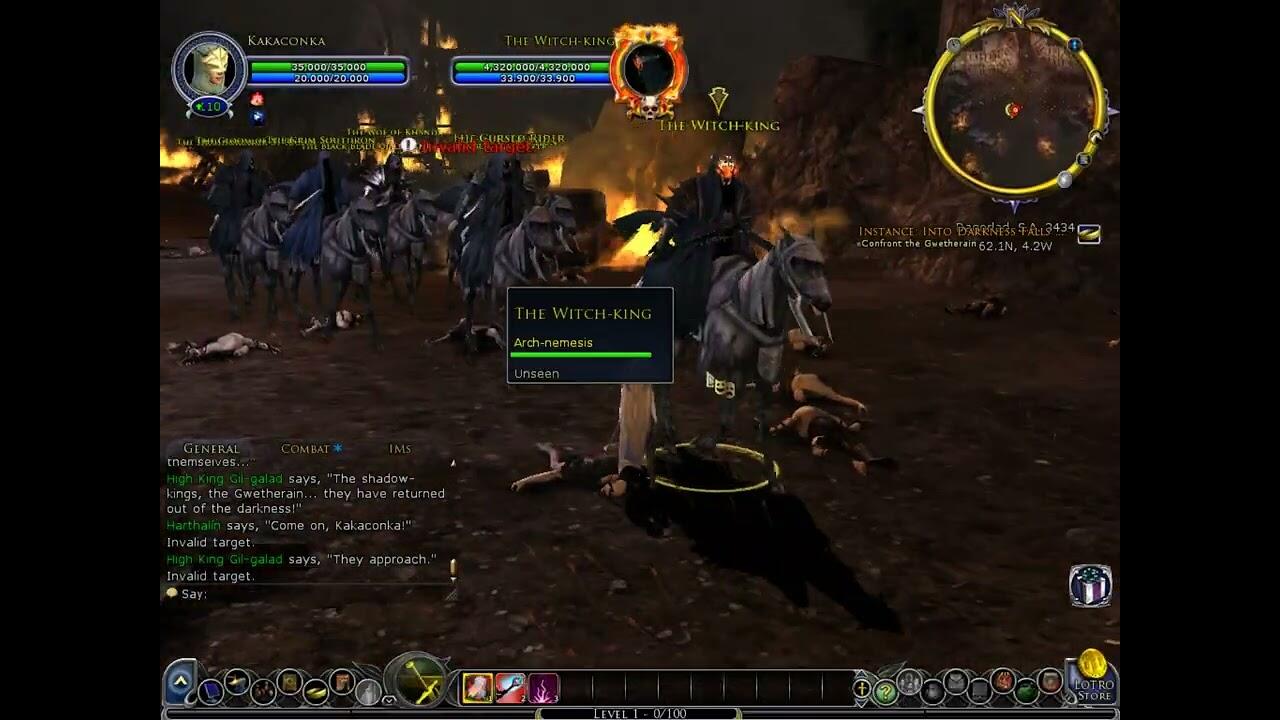Viewport: 1280px width, 720px height.
Task: Open the main menu arrow button
Action: pyautogui.click(x=180, y=681)
